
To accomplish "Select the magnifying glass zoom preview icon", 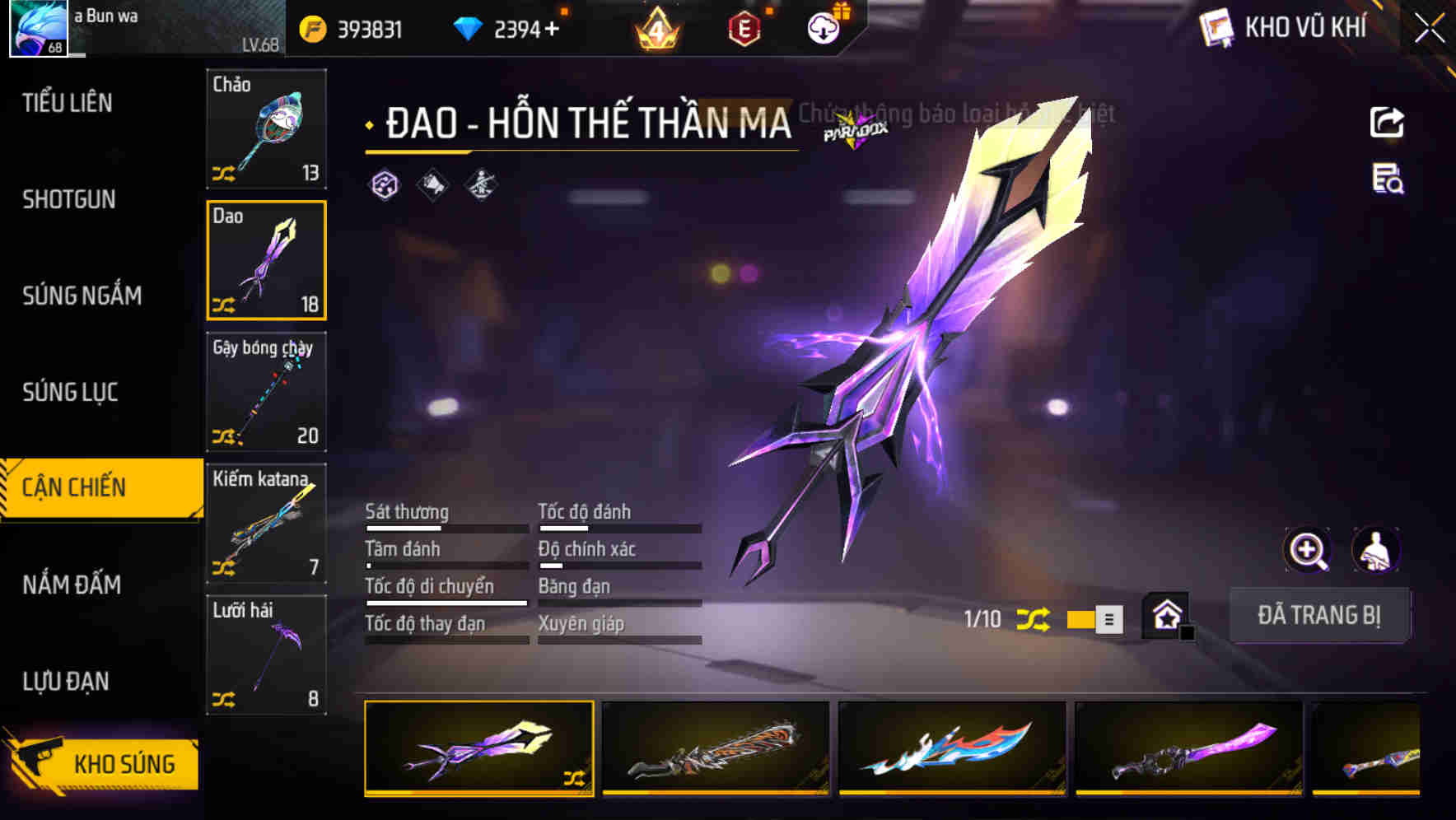I will [x=1307, y=550].
